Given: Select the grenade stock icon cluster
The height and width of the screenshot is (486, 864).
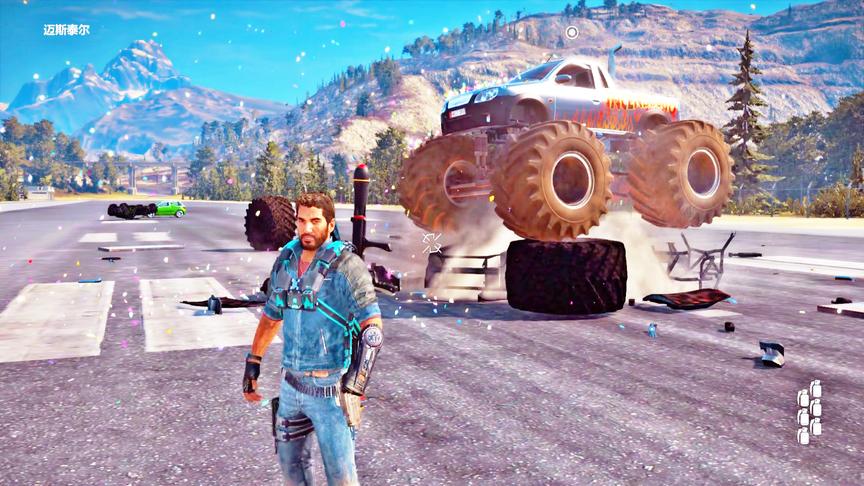Looking at the screenshot, I should (809, 411).
